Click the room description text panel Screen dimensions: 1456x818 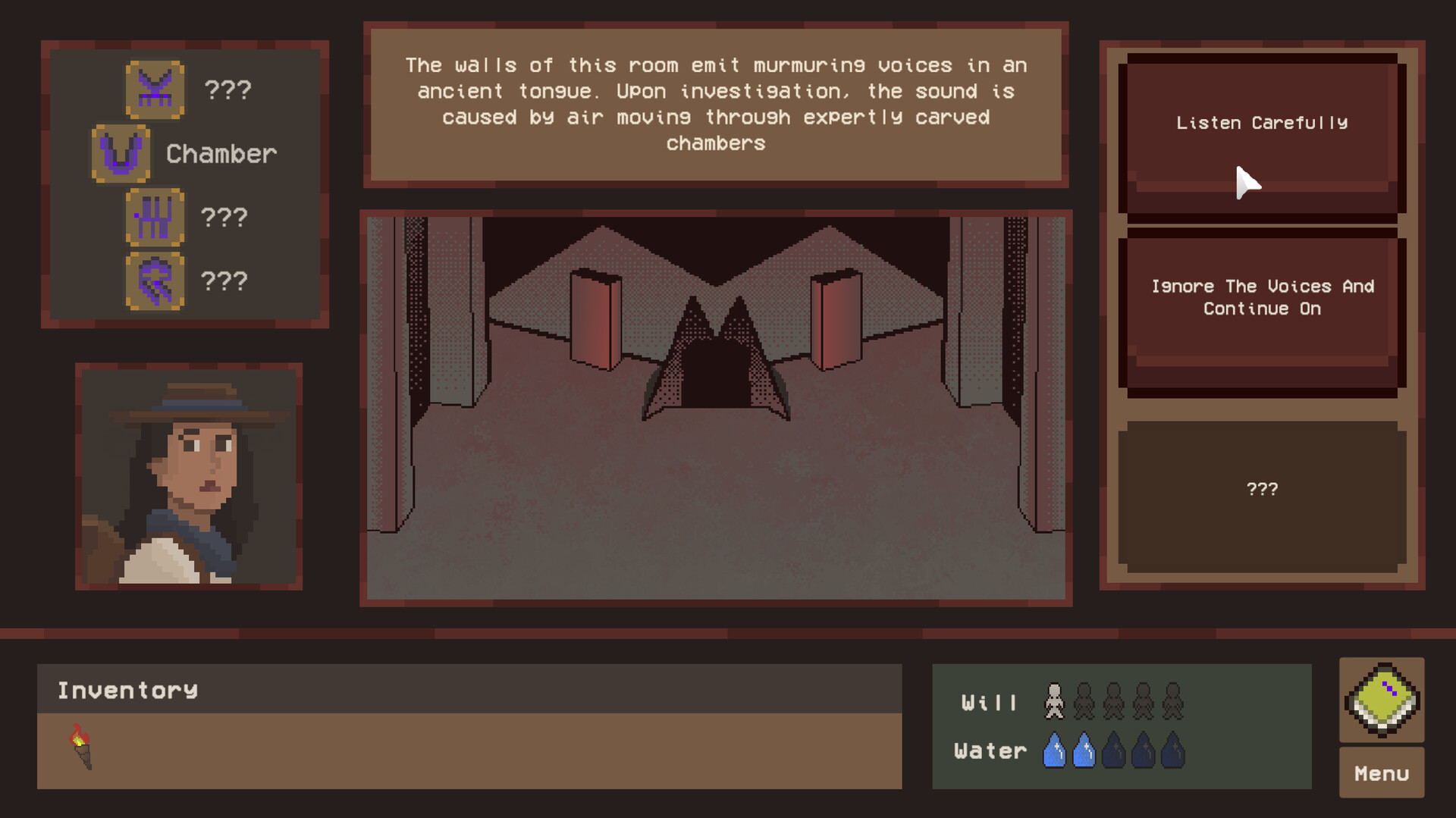pyautogui.click(x=716, y=103)
